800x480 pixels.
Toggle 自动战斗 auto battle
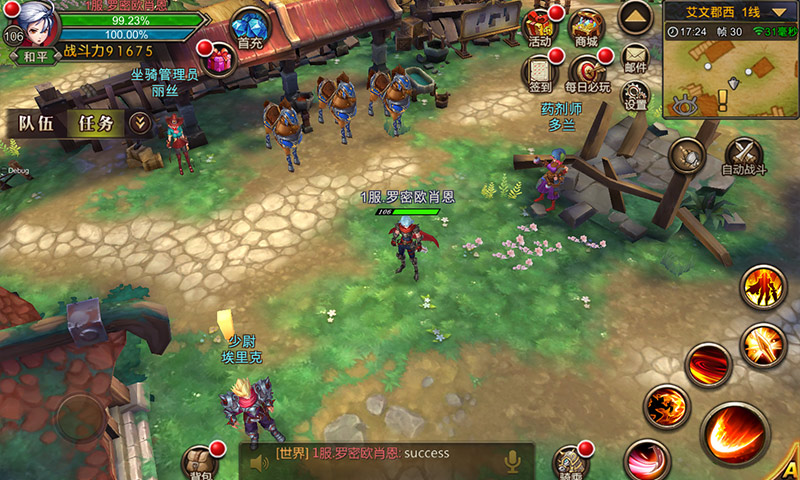tap(744, 157)
